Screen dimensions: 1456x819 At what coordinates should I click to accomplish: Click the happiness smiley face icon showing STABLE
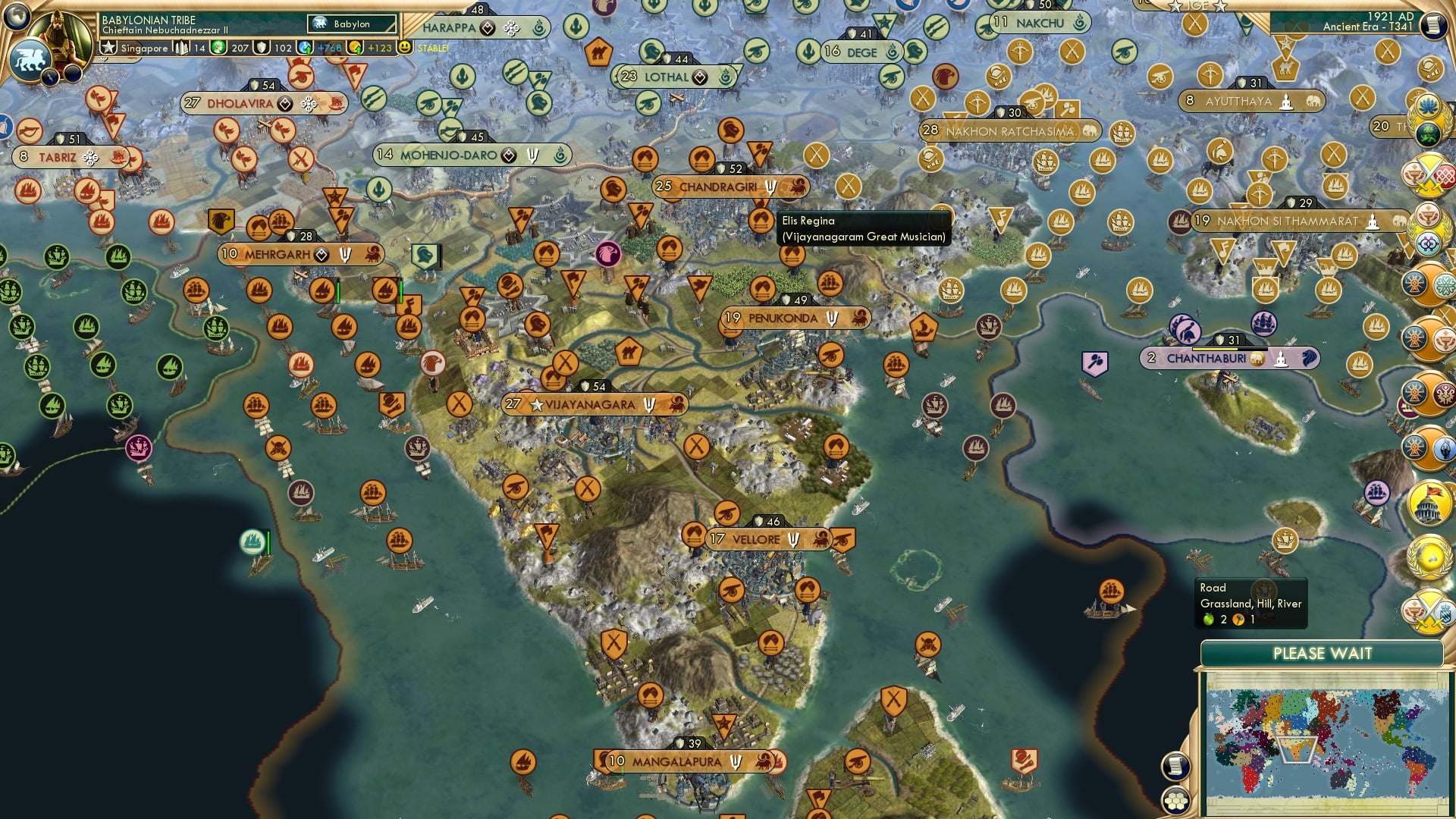(404, 47)
